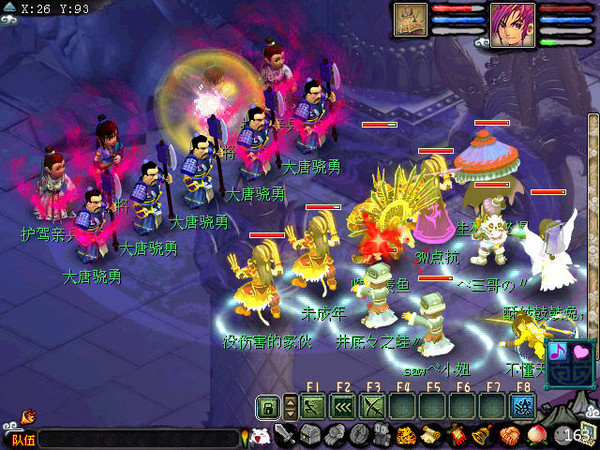The width and height of the screenshot is (600, 450).
Task: Activate the F1 running figure skill
Action: (313, 406)
